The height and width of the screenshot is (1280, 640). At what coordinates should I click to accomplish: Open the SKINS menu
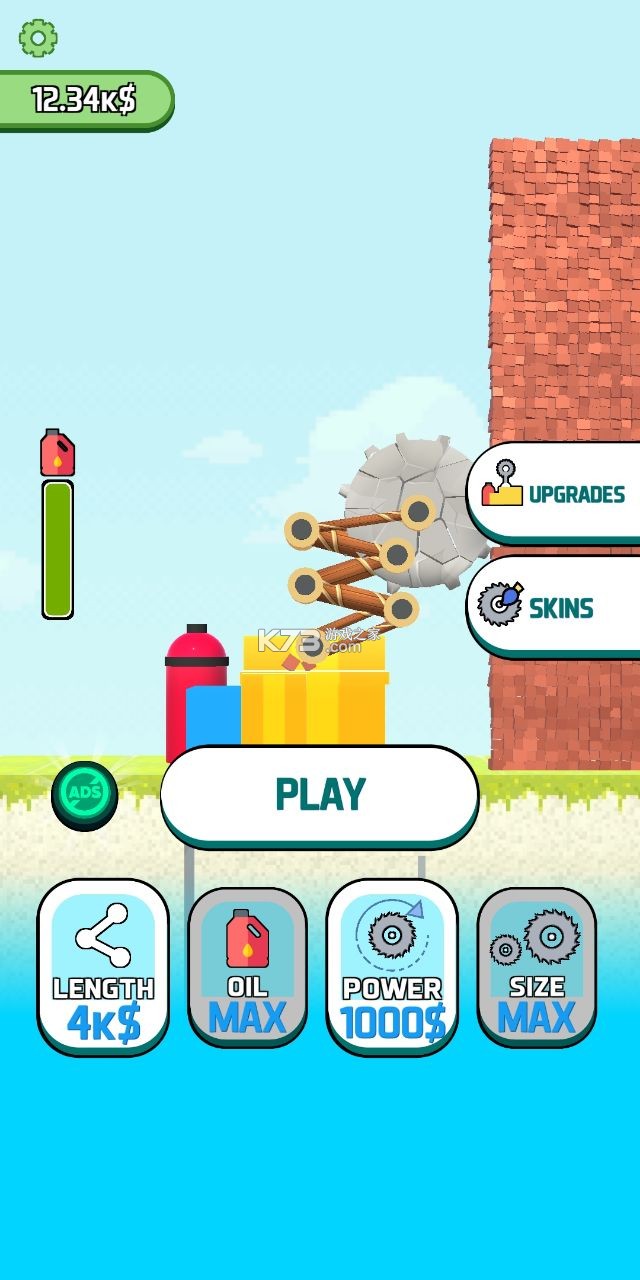556,607
